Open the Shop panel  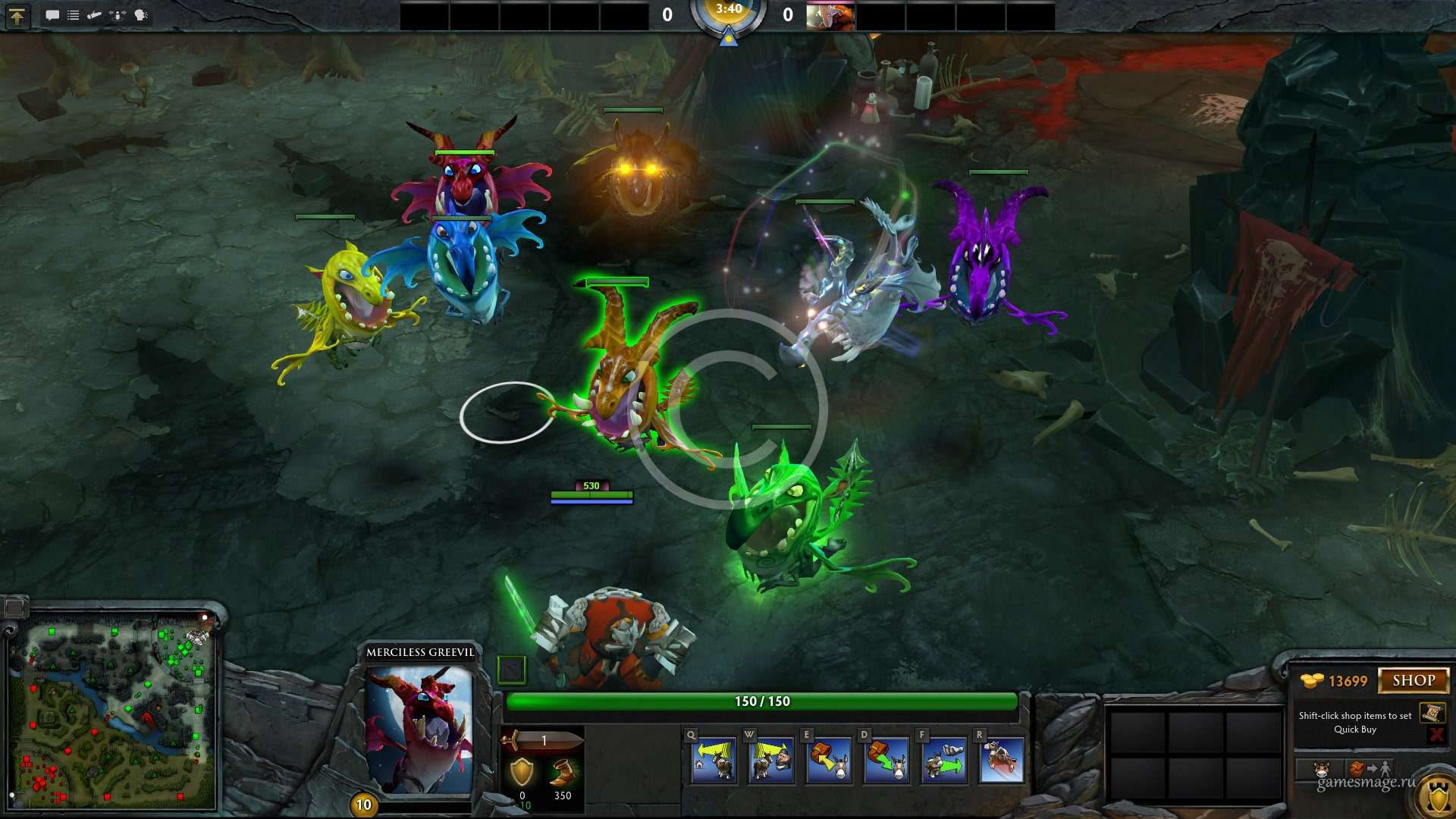(1413, 680)
